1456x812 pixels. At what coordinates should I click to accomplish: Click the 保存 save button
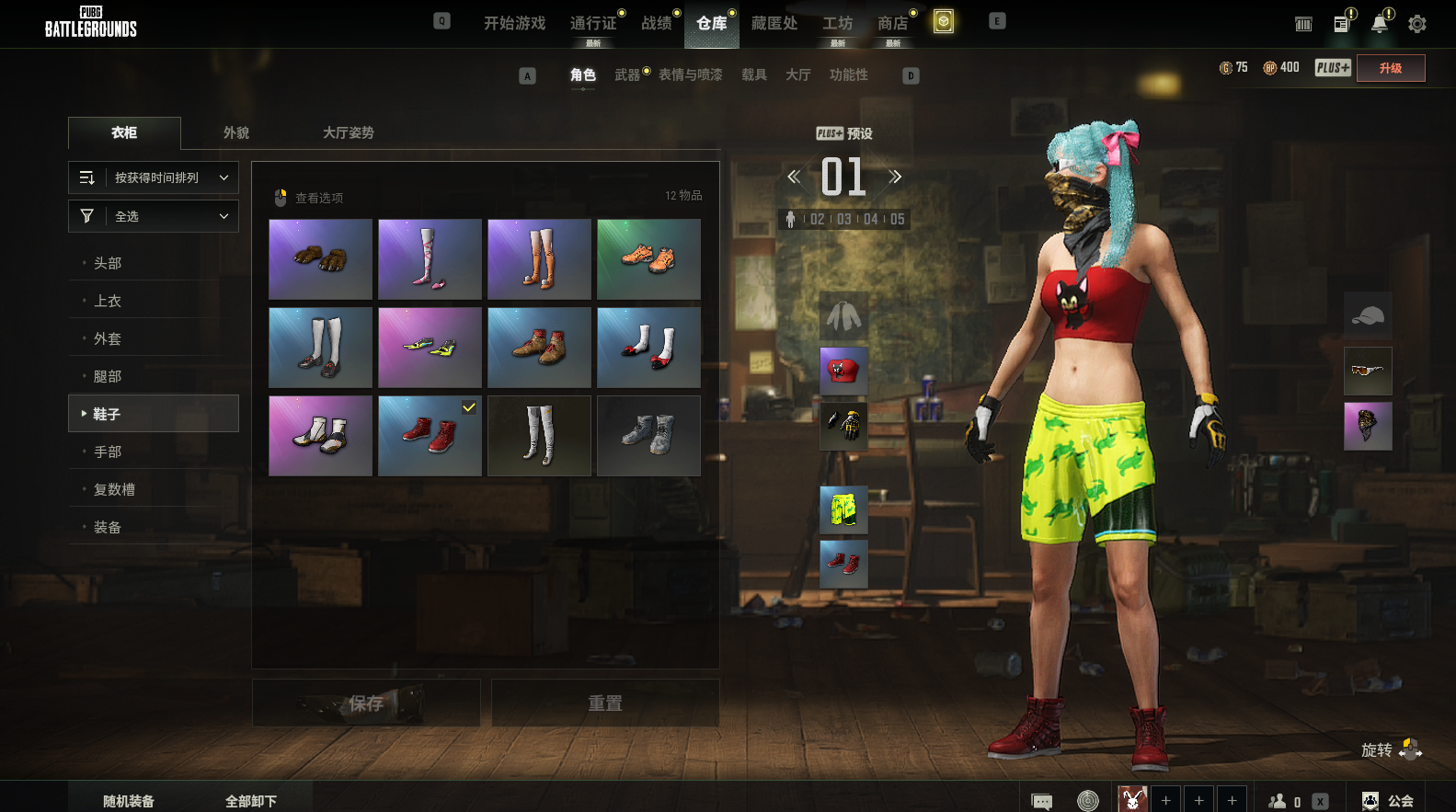(x=366, y=703)
